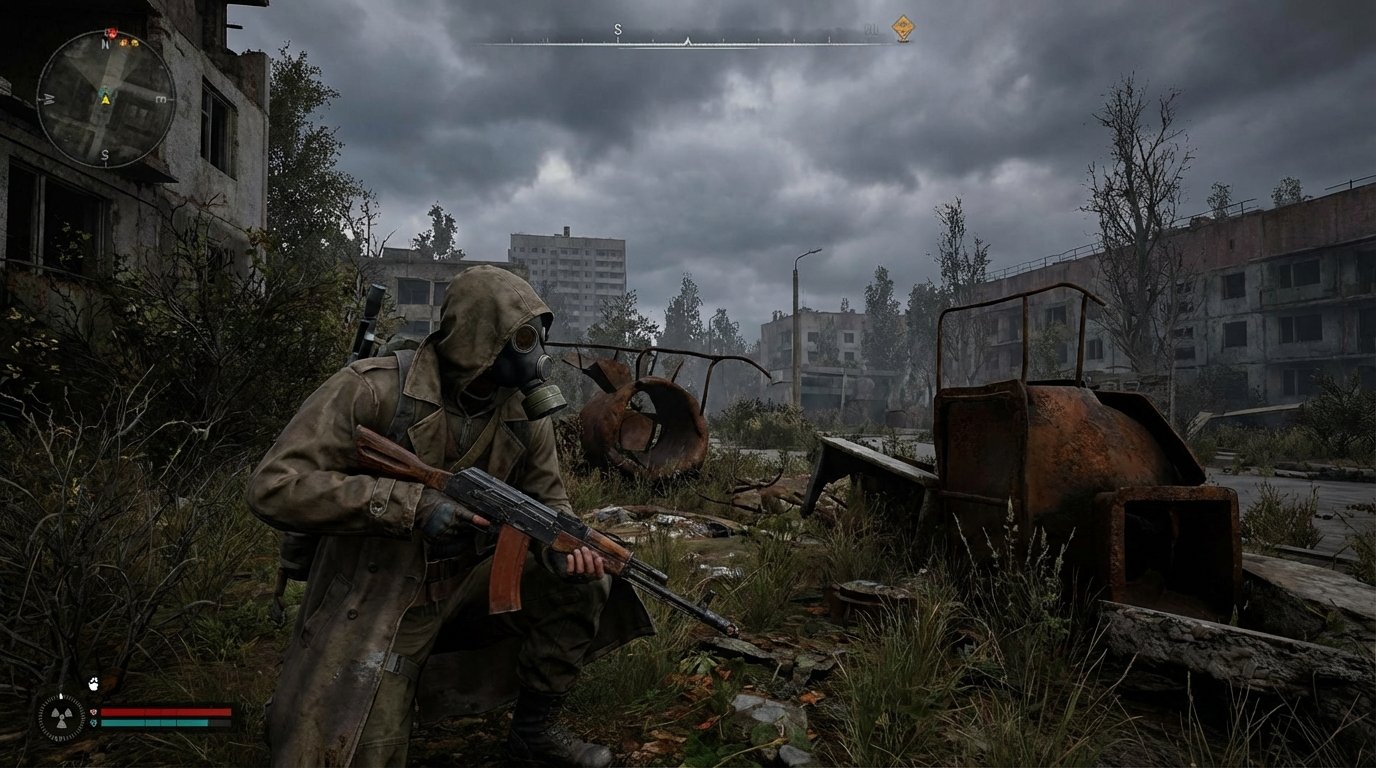
Task: Click the orange diamond quest marker on the compass
Action: 904,26
